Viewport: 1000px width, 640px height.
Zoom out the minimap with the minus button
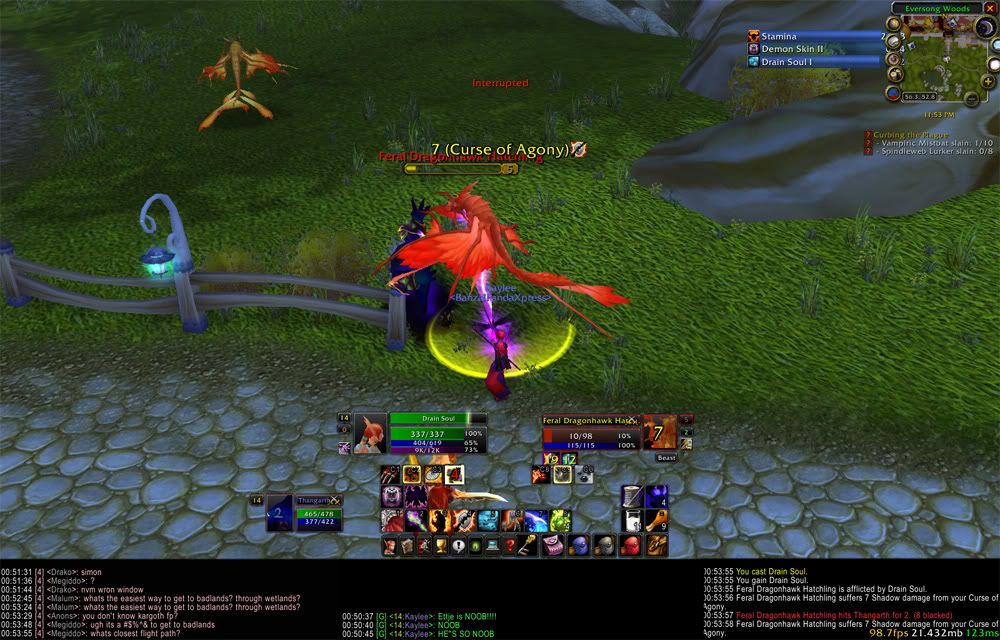pyautogui.click(x=970, y=98)
